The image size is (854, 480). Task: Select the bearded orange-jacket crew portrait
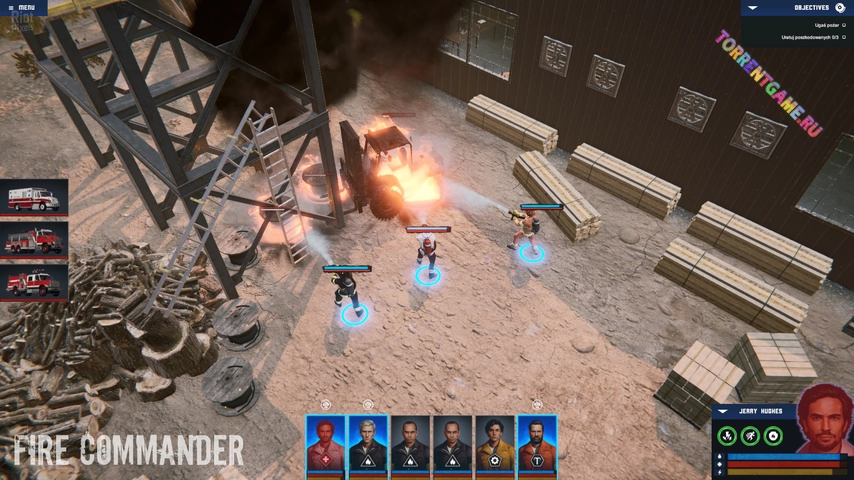(x=537, y=443)
